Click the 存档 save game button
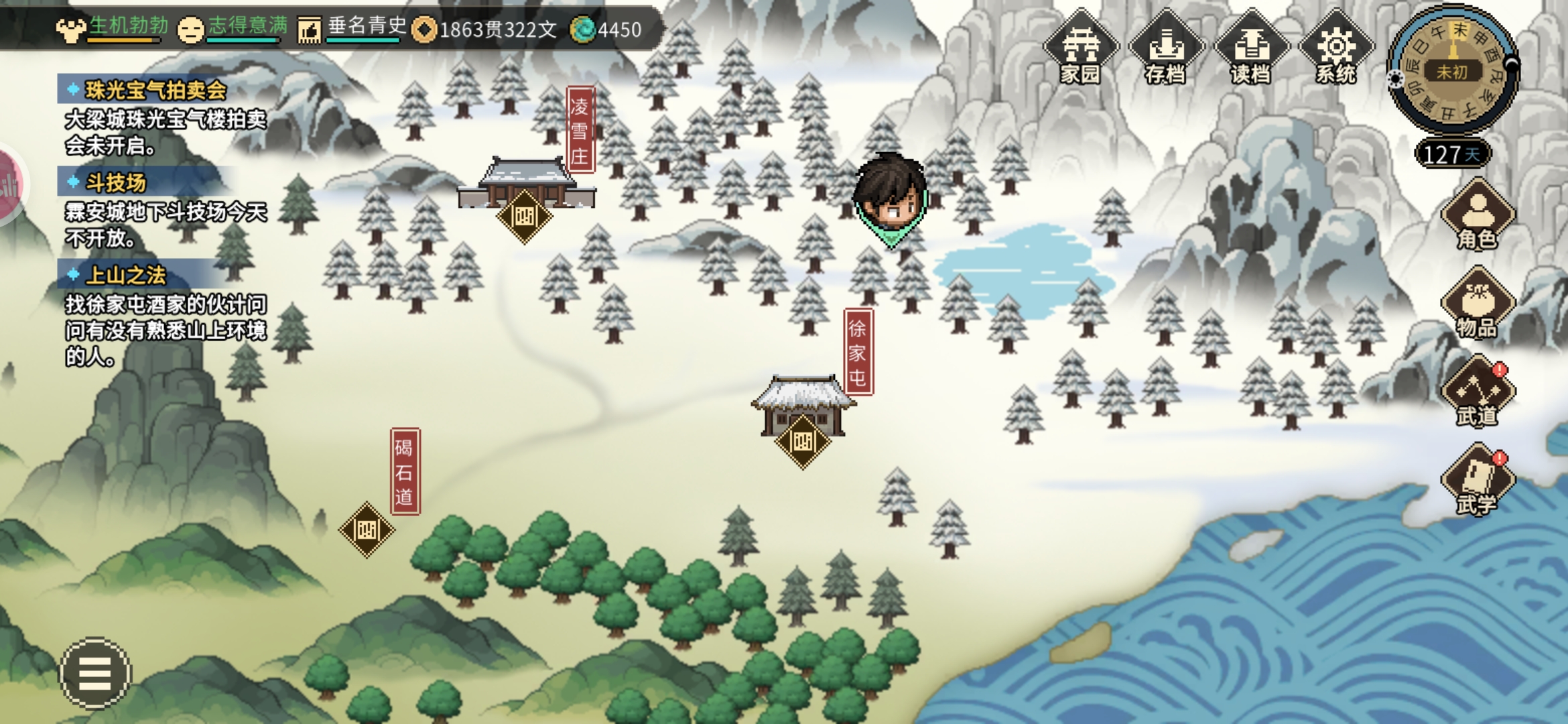Screen dimensions: 1568x724 [x=1165, y=48]
